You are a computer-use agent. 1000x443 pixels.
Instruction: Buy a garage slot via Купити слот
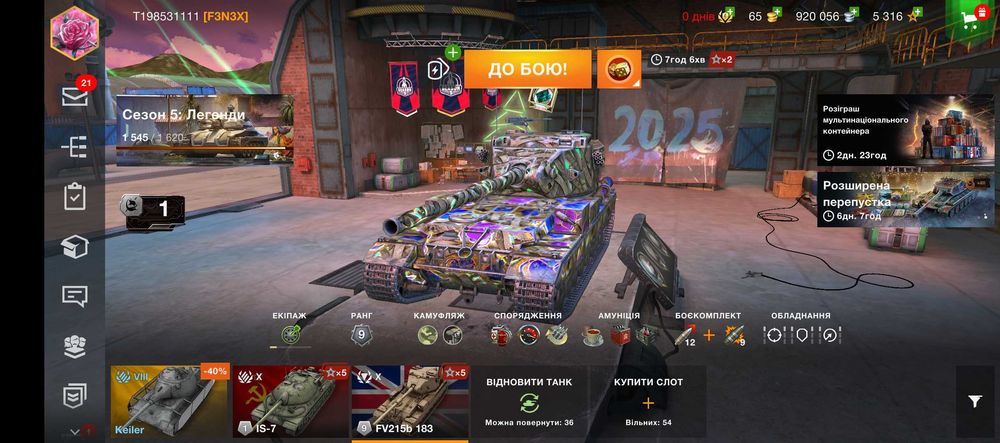pos(647,402)
